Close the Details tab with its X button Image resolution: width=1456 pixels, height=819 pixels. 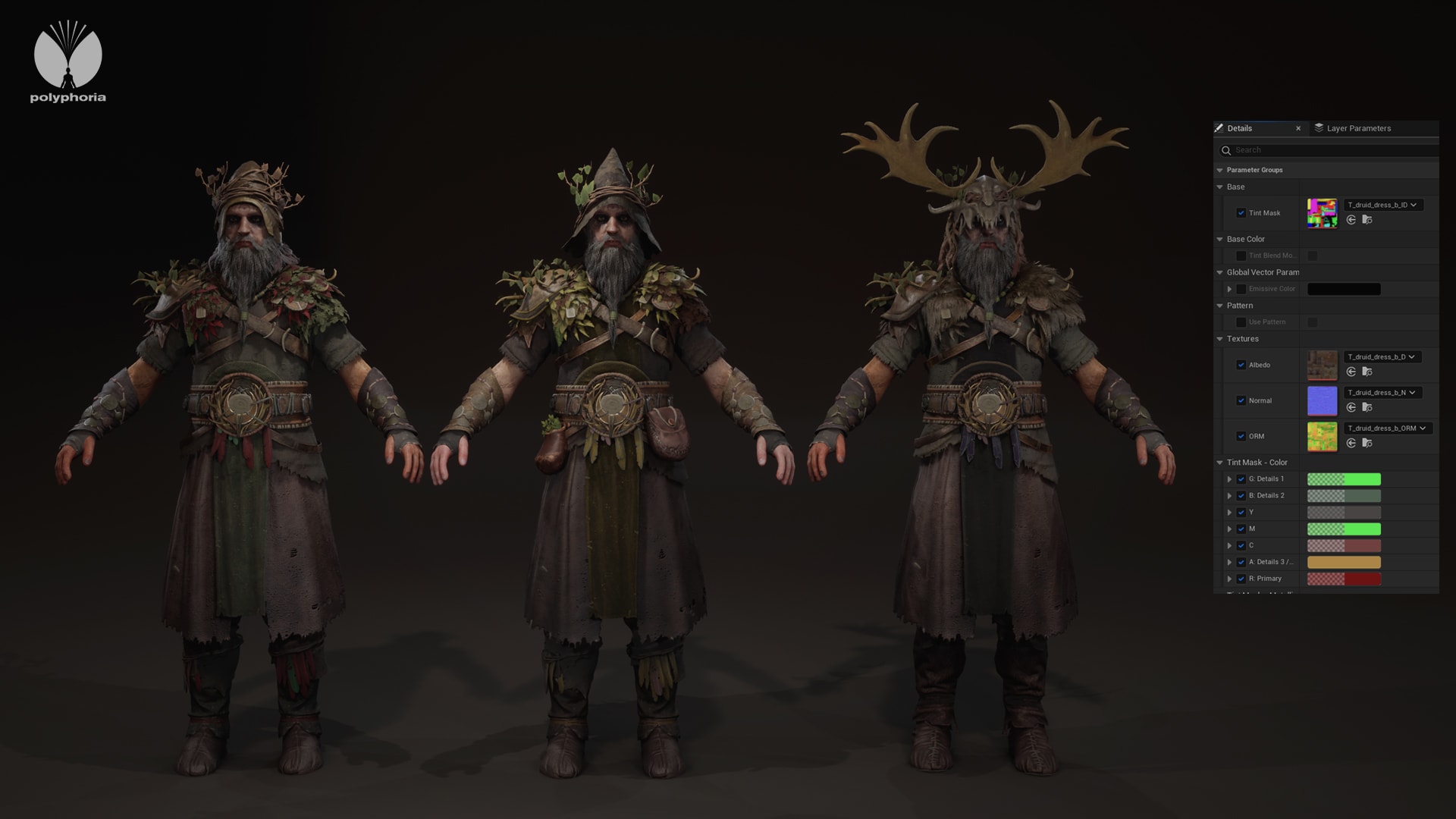click(x=1298, y=128)
